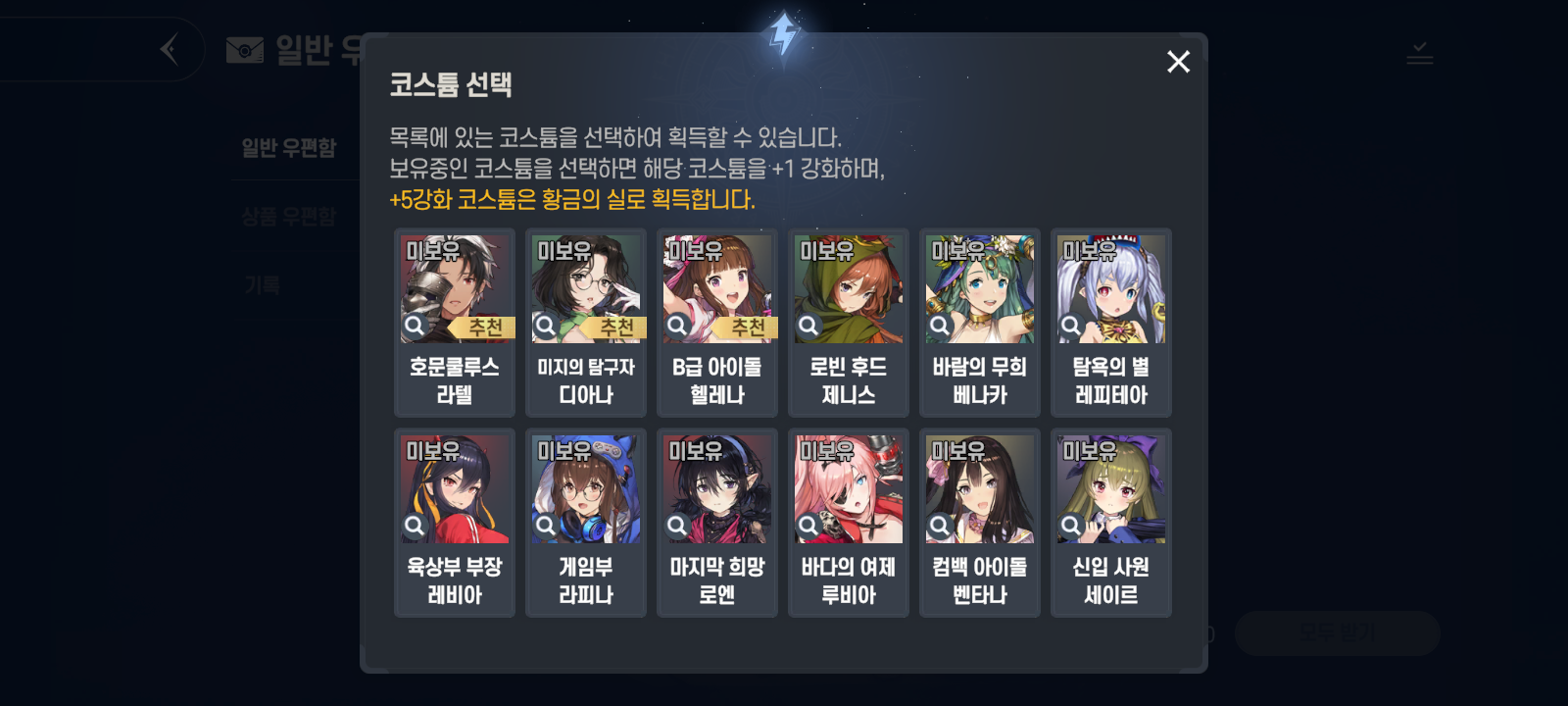Image resolution: width=1568 pixels, height=706 pixels.
Task: Open the preview magnifier on B급 아이돌 헬레나
Action: point(678,324)
